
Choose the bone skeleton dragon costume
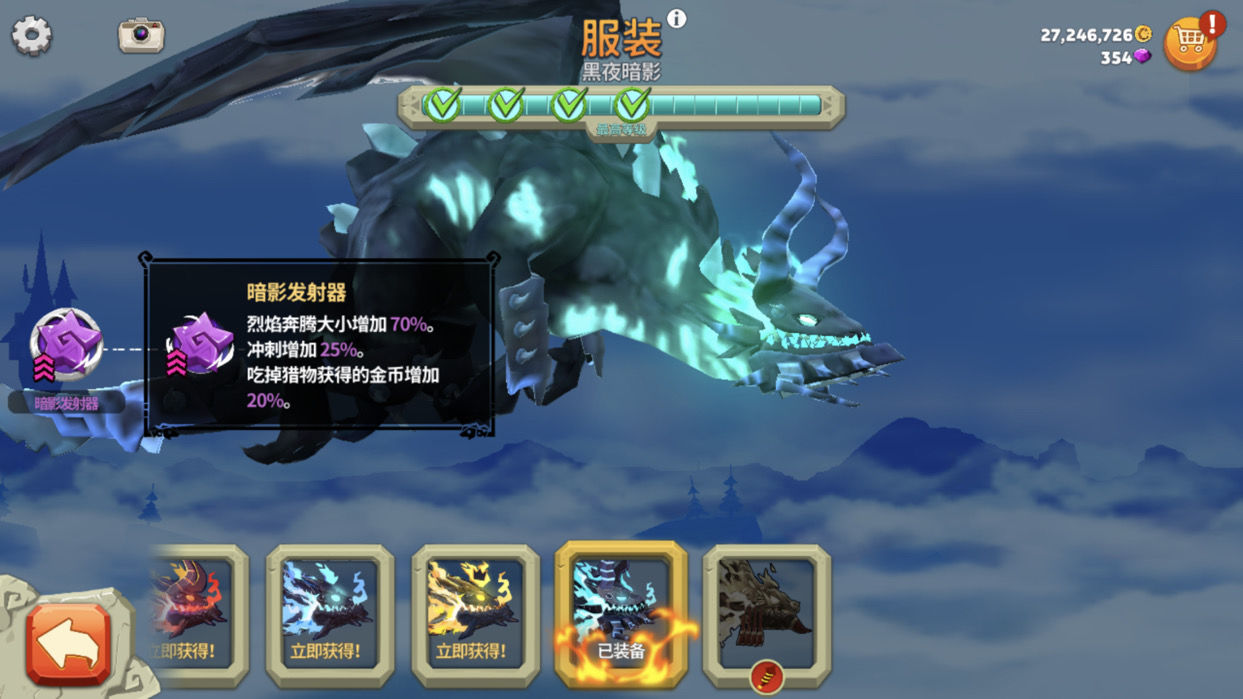[x=766, y=611]
